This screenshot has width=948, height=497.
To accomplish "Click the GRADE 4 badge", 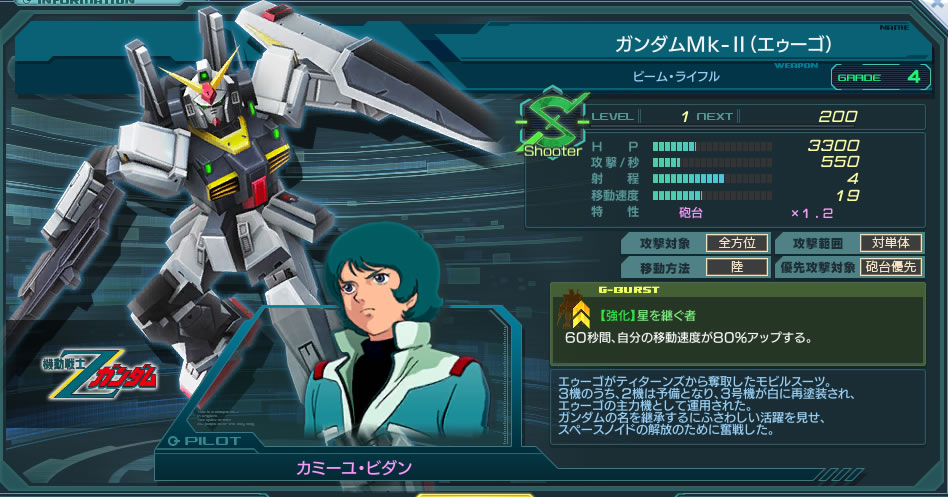I will tap(878, 76).
